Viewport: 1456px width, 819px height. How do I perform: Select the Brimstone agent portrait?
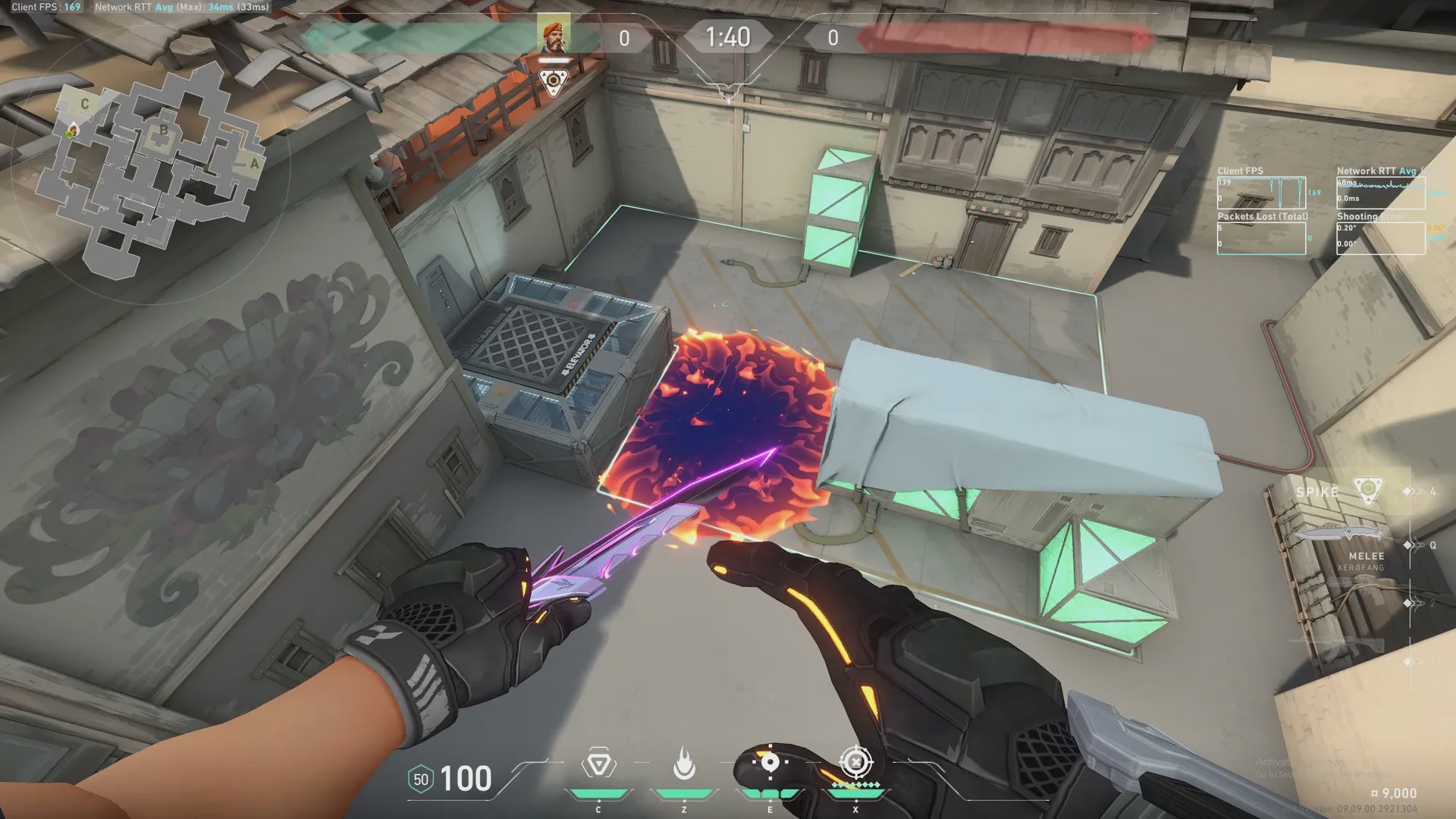[x=554, y=36]
